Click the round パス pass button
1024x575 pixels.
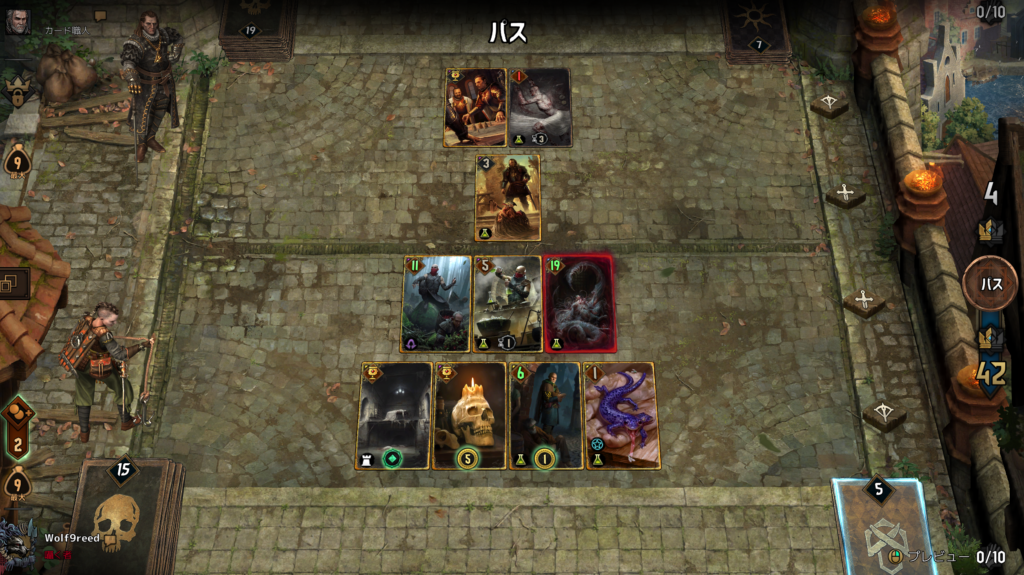(x=990, y=284)
